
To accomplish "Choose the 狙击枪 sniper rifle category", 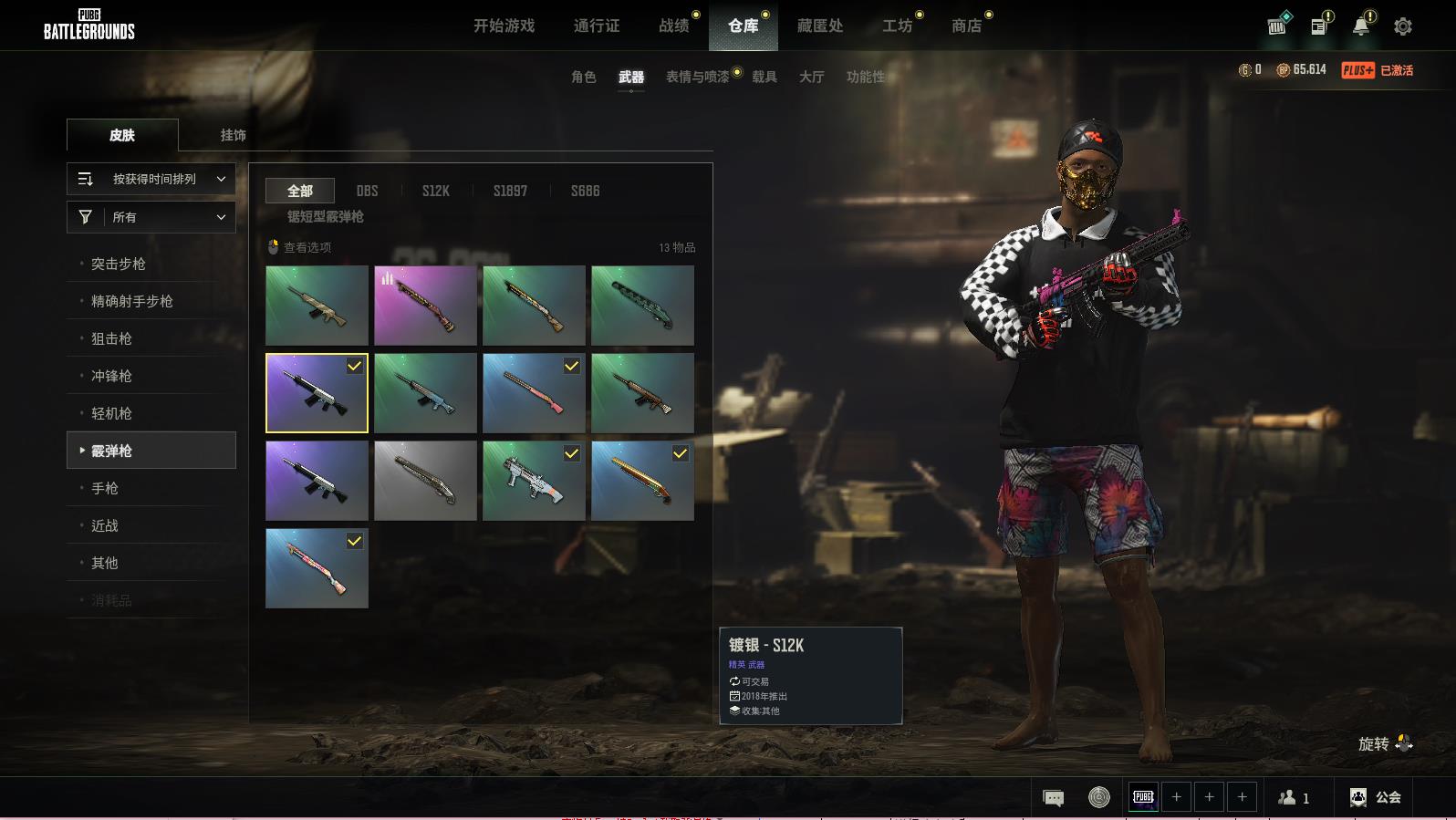I will point(111,338).
